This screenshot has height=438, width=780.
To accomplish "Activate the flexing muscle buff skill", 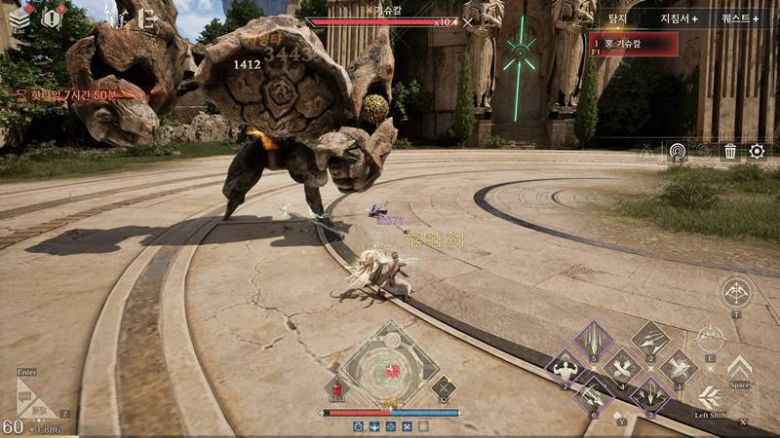I will 565,369.
